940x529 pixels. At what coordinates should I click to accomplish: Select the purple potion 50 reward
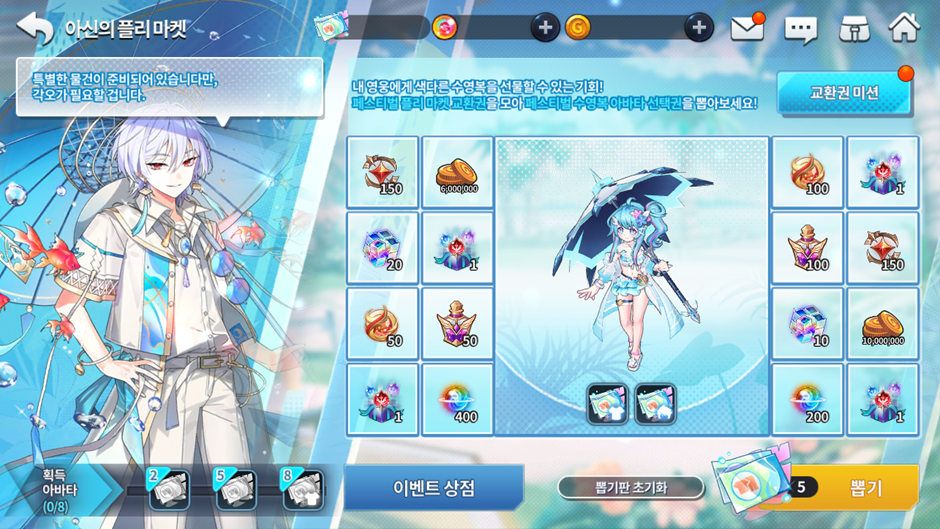(457, 325)
